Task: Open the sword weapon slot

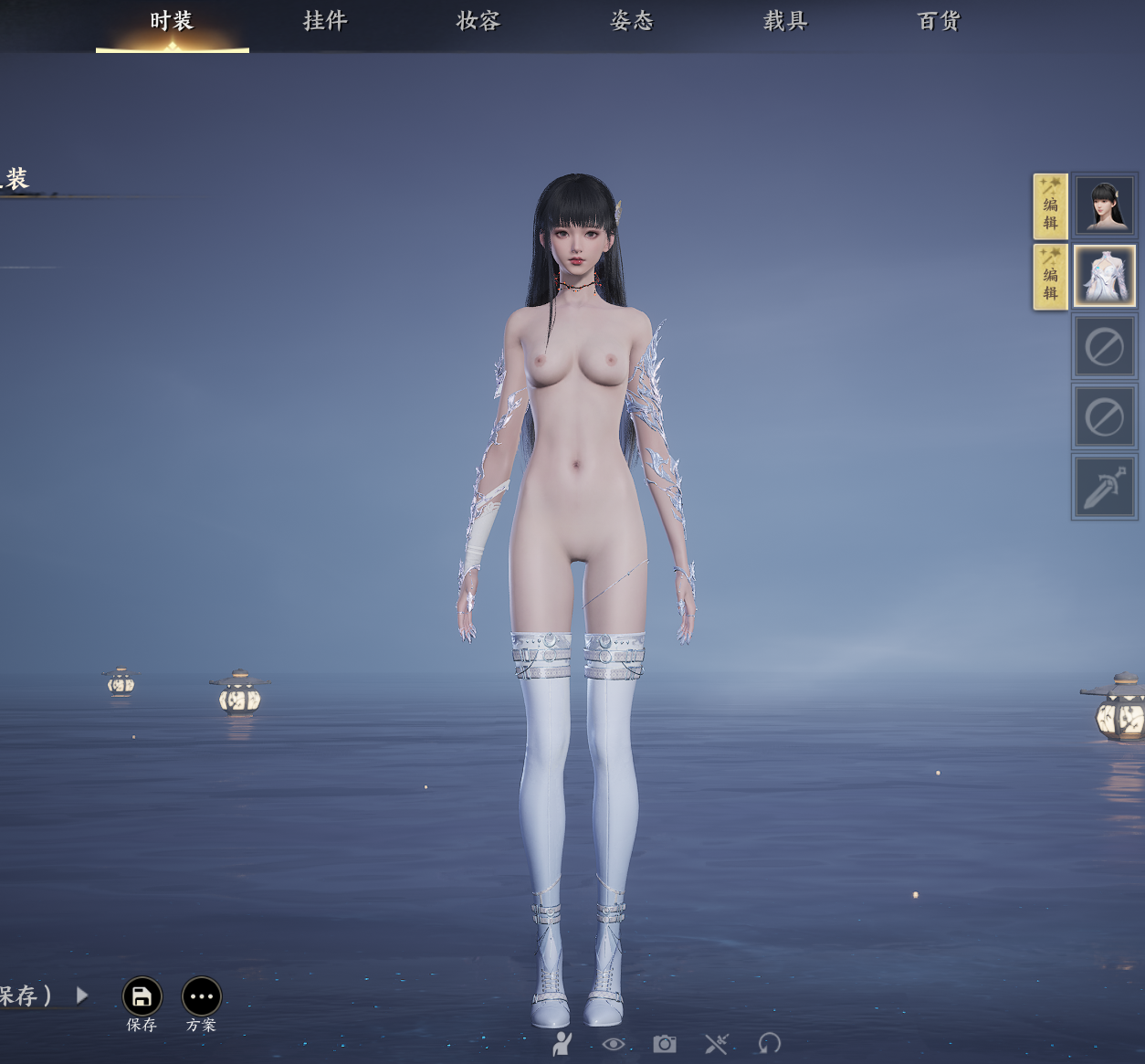Action: (1104, 487)
